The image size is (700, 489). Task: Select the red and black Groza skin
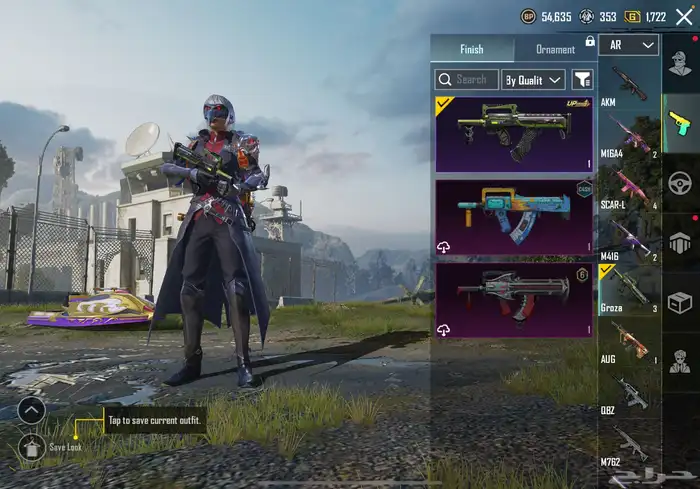pos(514,299)
